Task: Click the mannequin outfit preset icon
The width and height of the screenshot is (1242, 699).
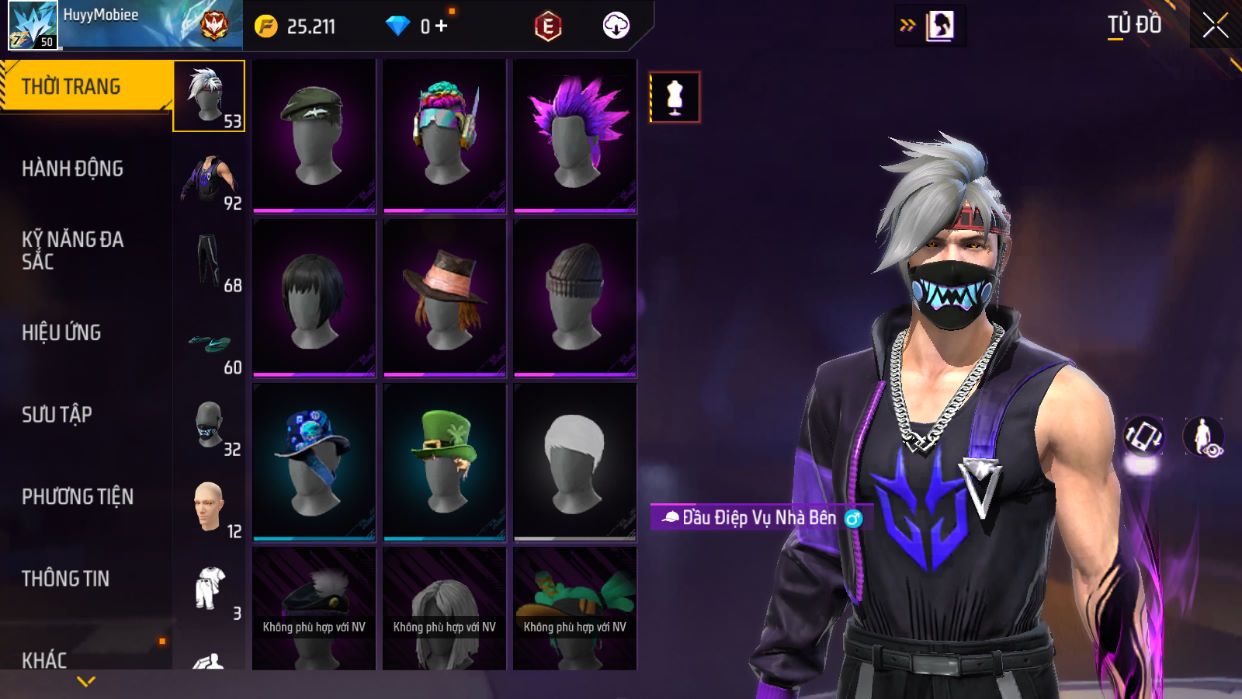Action: click(675, 97)
